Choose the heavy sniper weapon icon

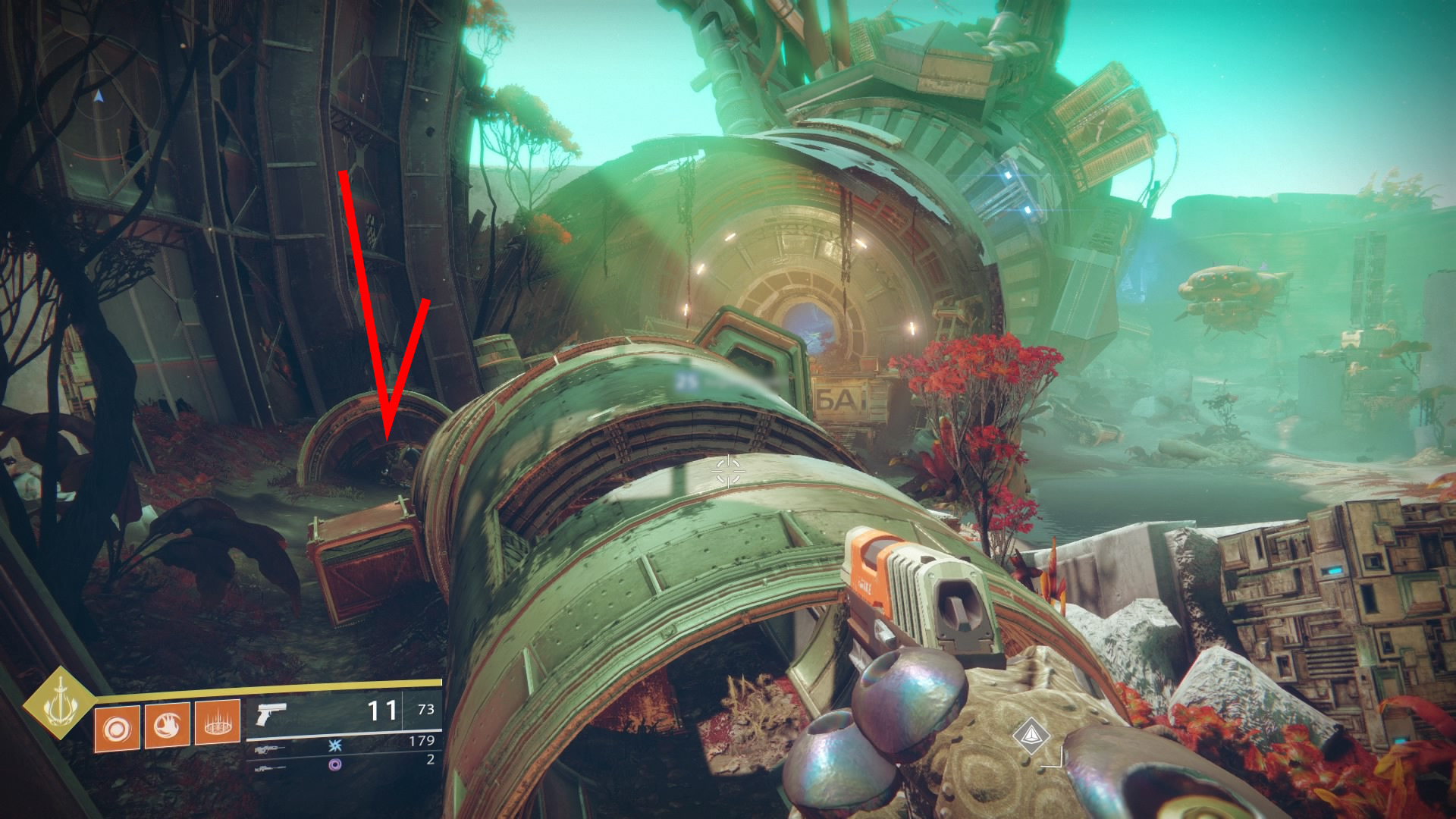tap(270, 768)
